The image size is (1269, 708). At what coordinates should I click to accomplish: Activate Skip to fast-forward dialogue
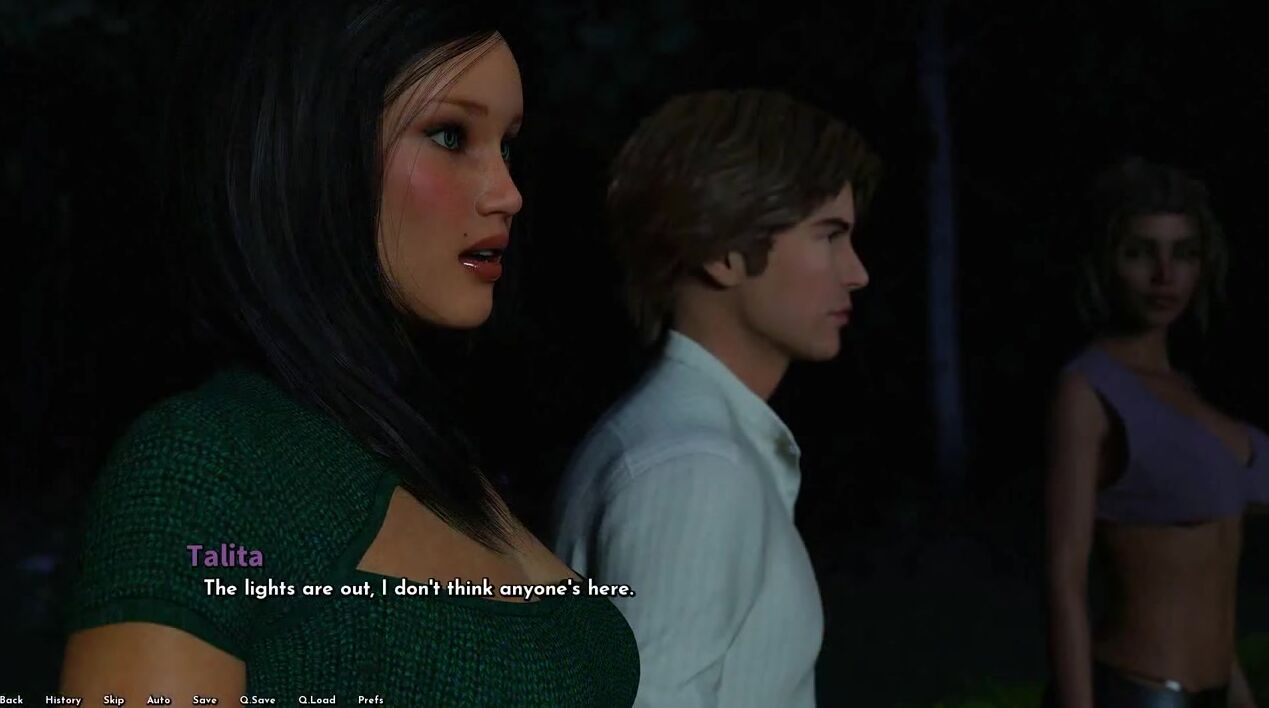(114, 700)
